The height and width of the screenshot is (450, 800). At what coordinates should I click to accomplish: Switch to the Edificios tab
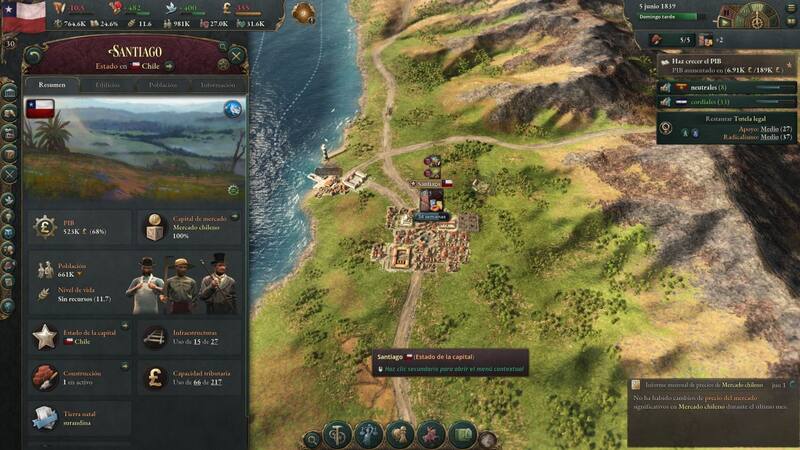click(107, 85)
